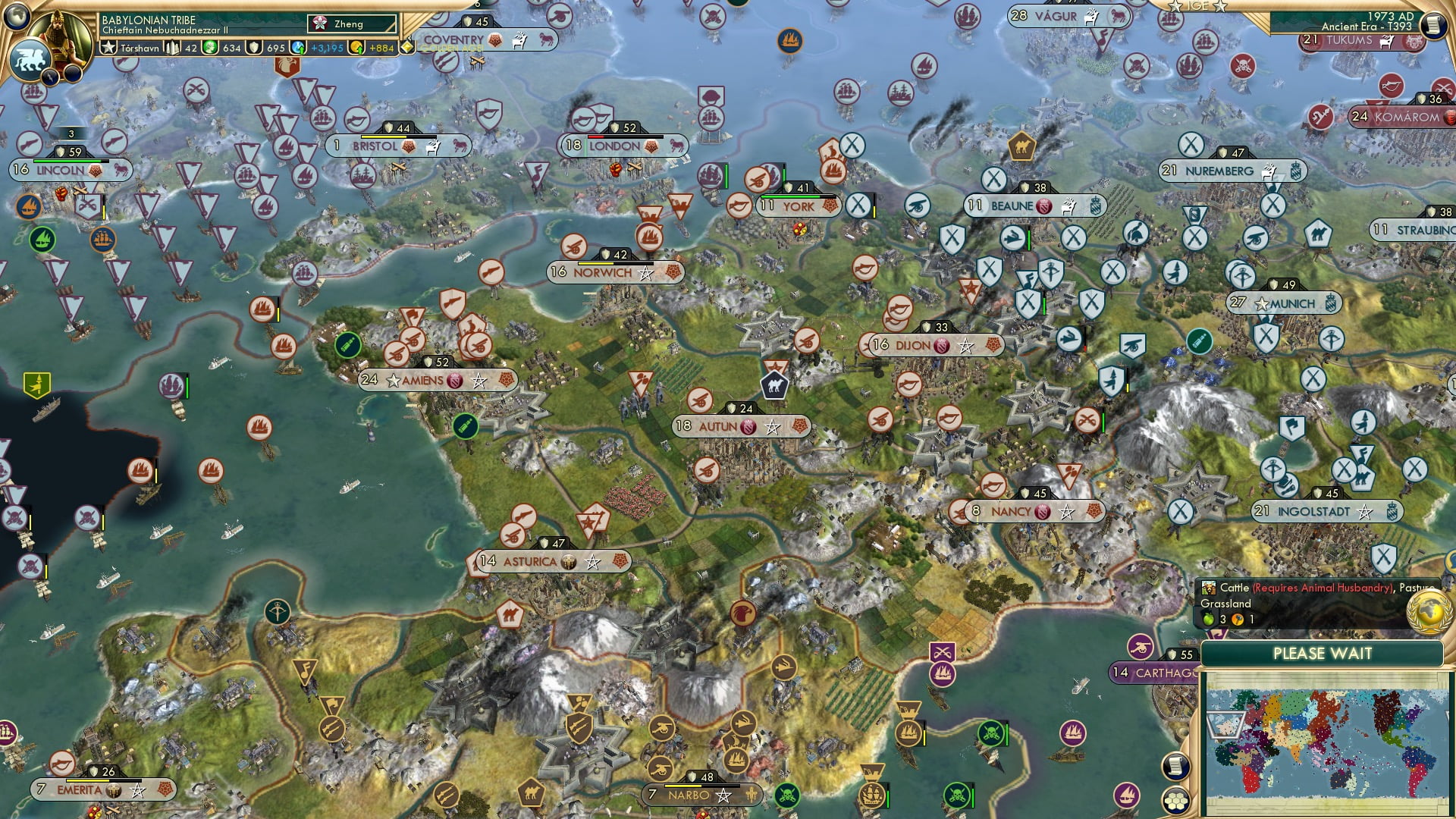
Task: Click the star beside Norwich's name
Action: (x=645, y=274)
